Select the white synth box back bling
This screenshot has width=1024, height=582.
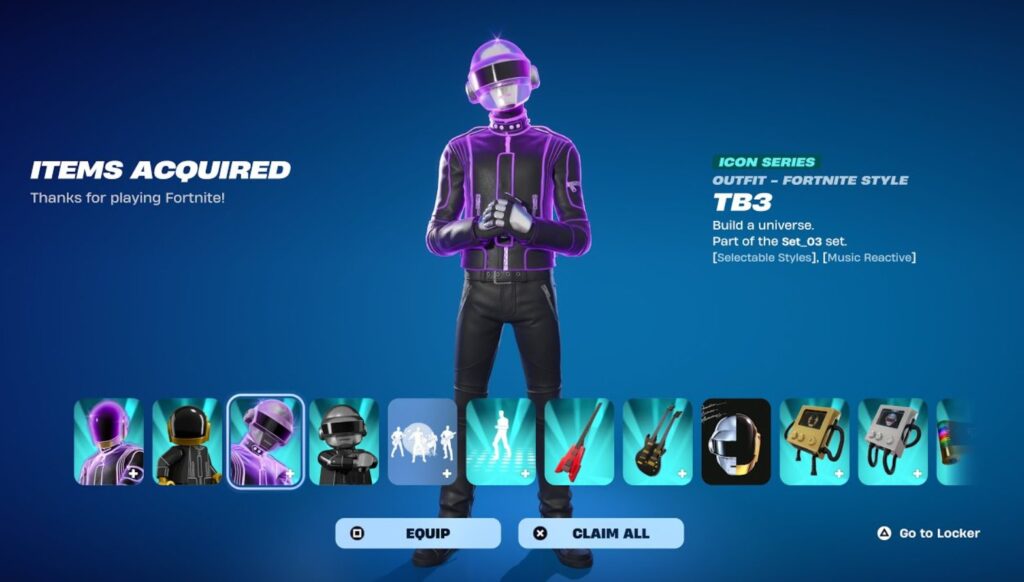pos(892,442)
